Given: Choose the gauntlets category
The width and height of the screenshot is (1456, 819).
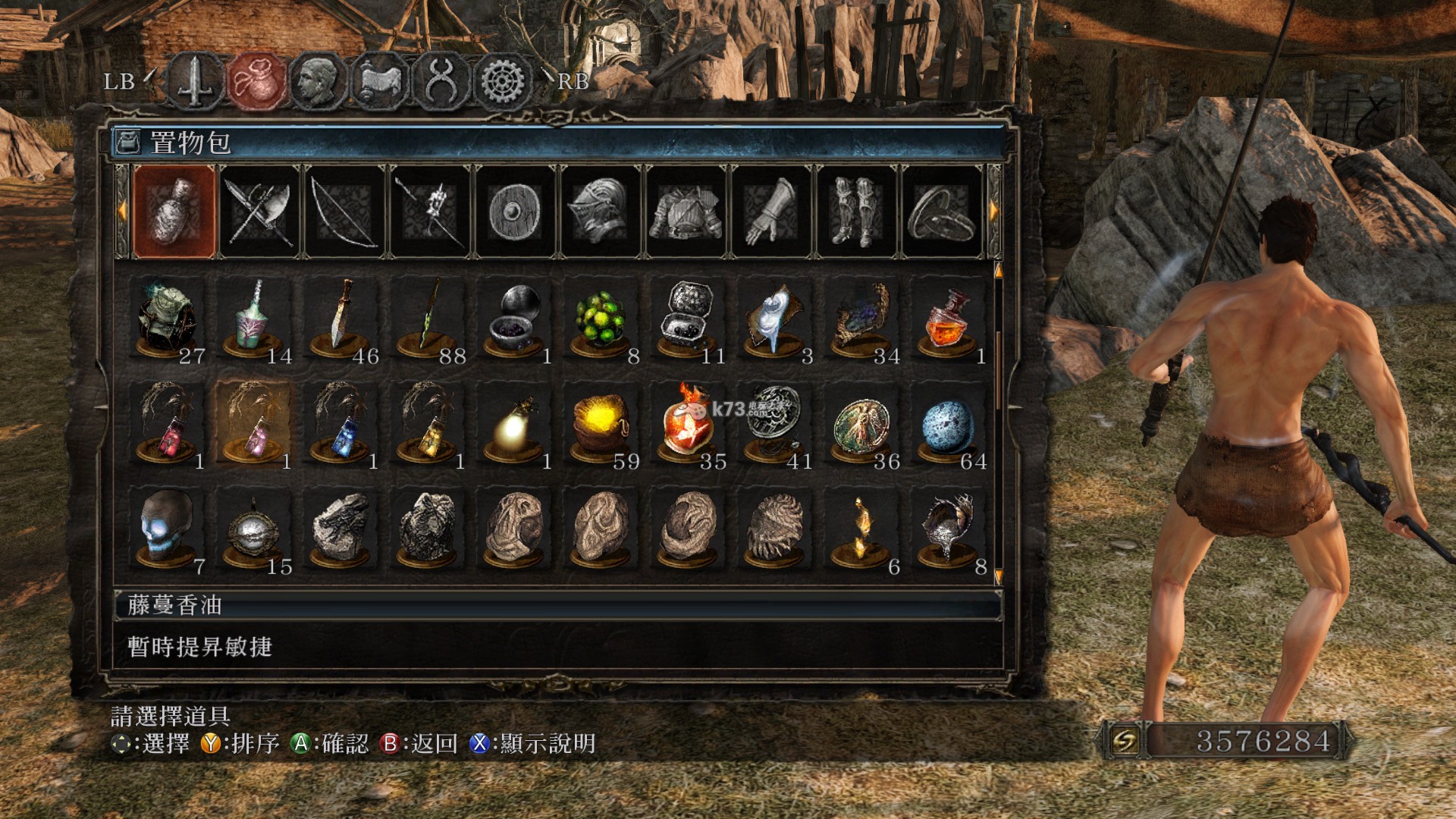Looking at the screenshot, I should point(771,212).
